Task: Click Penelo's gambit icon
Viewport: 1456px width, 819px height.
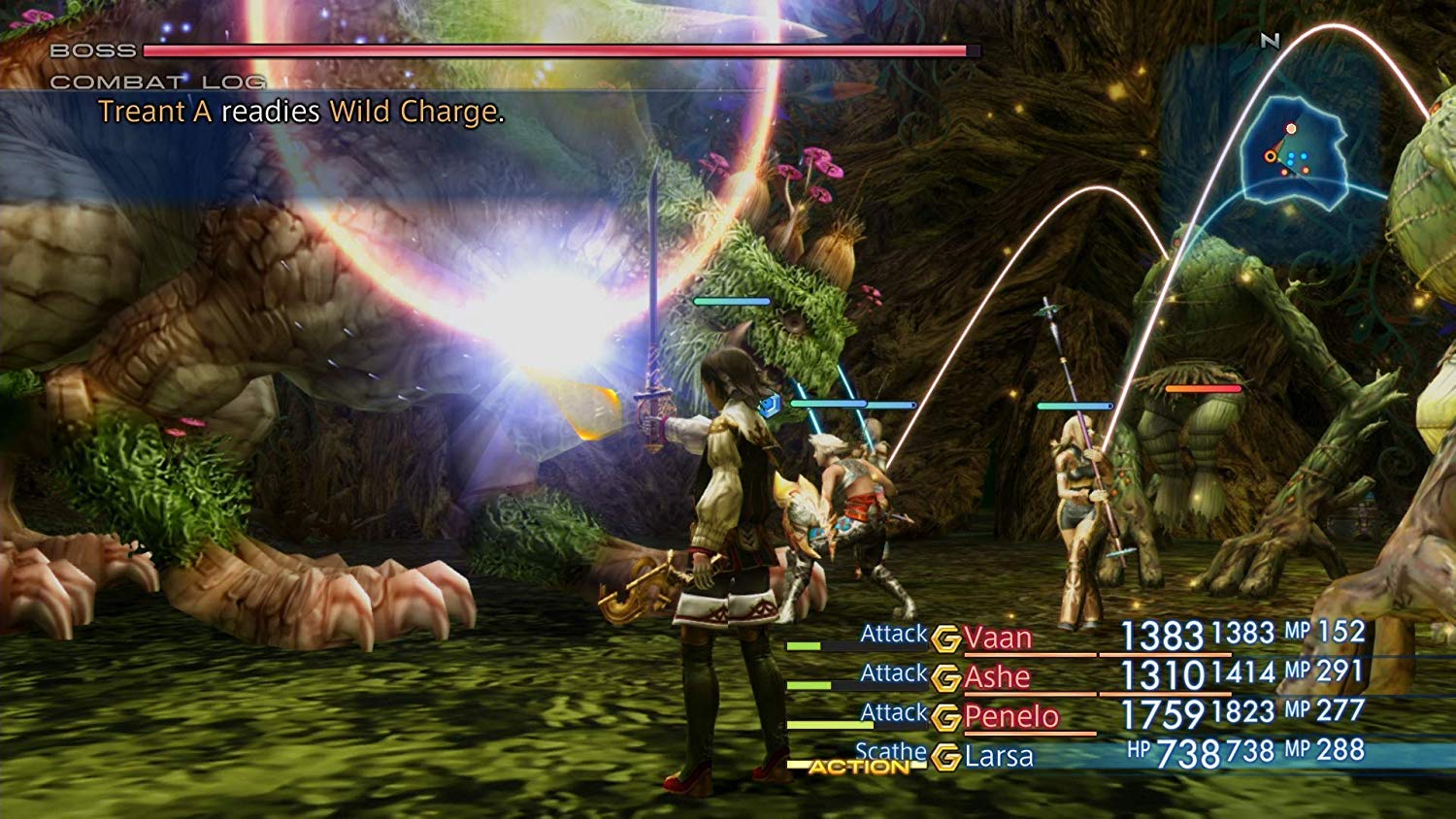Action: [x=946, y=717]
